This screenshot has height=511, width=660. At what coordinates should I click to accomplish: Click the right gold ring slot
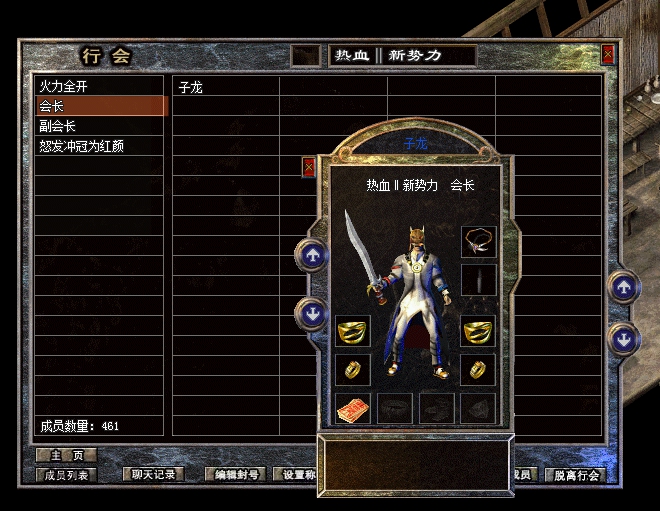[x=478, y=369]
